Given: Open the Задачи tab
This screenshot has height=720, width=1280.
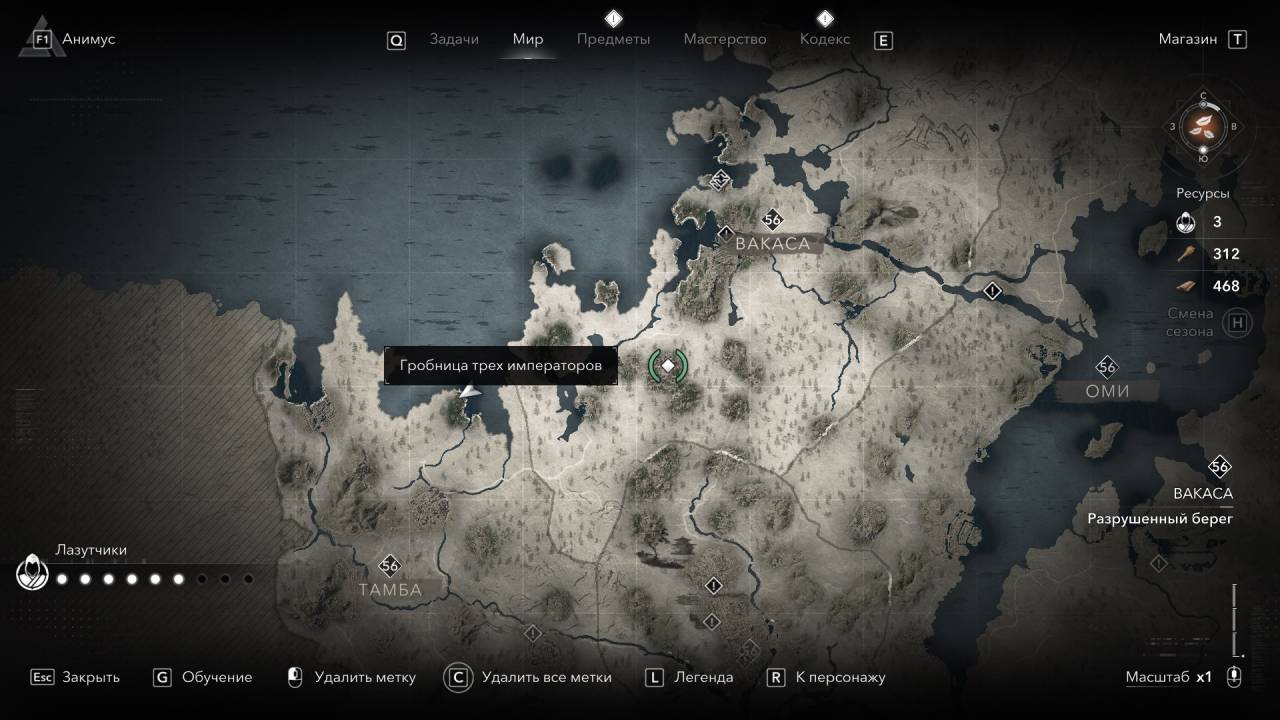Looking at the screenshot, I should [x=454, y=39].
